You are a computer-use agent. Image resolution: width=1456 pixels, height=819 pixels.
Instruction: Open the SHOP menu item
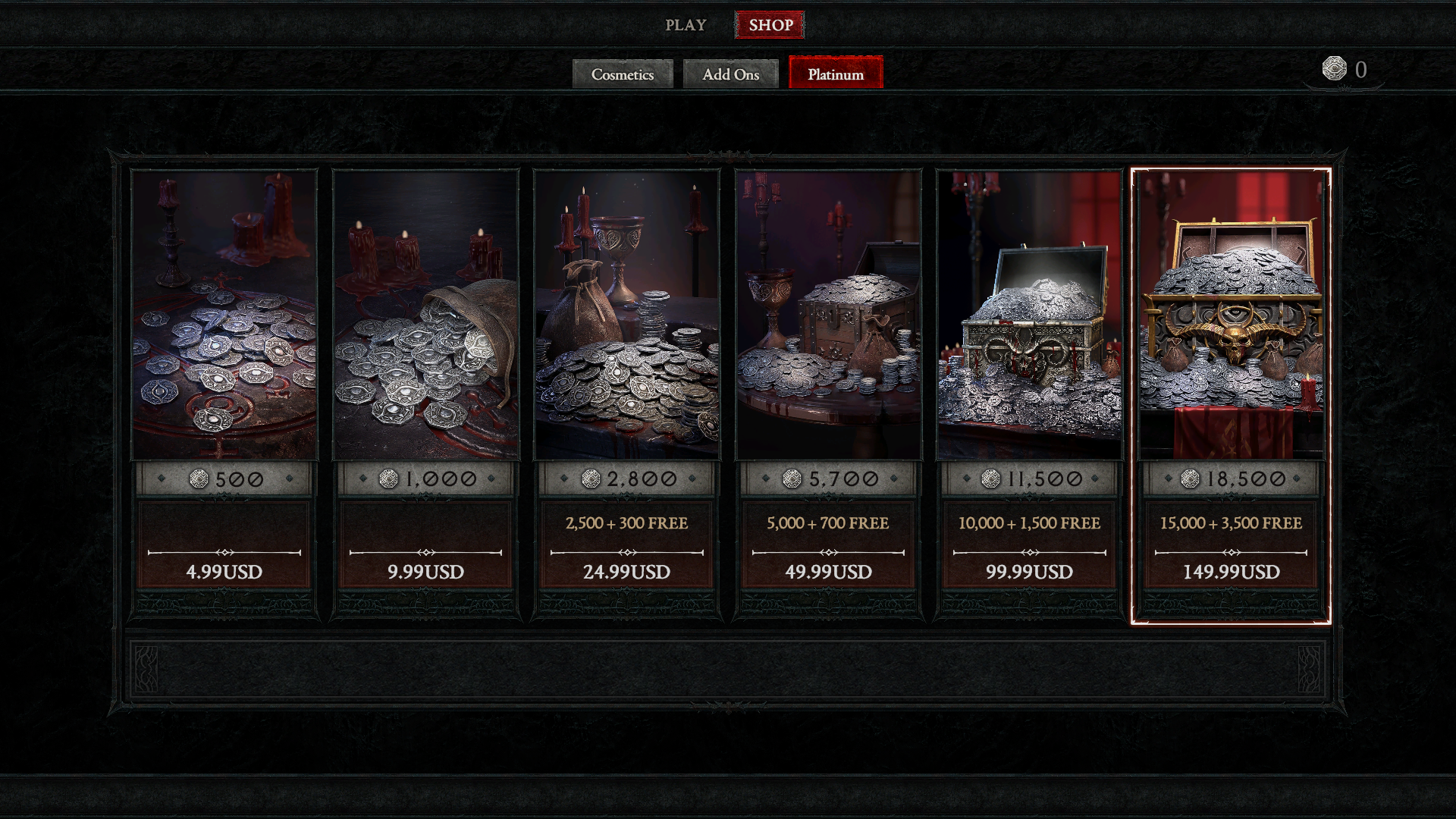coord(770,24)
